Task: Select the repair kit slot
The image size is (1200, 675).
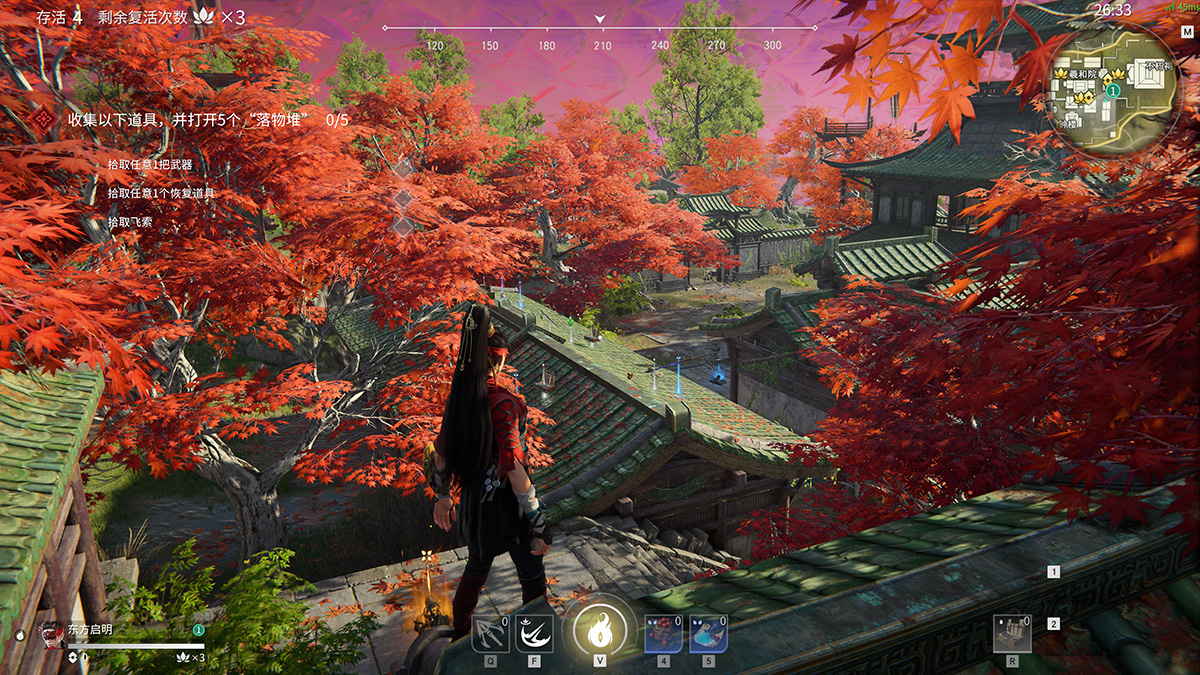Action: 1012,633
